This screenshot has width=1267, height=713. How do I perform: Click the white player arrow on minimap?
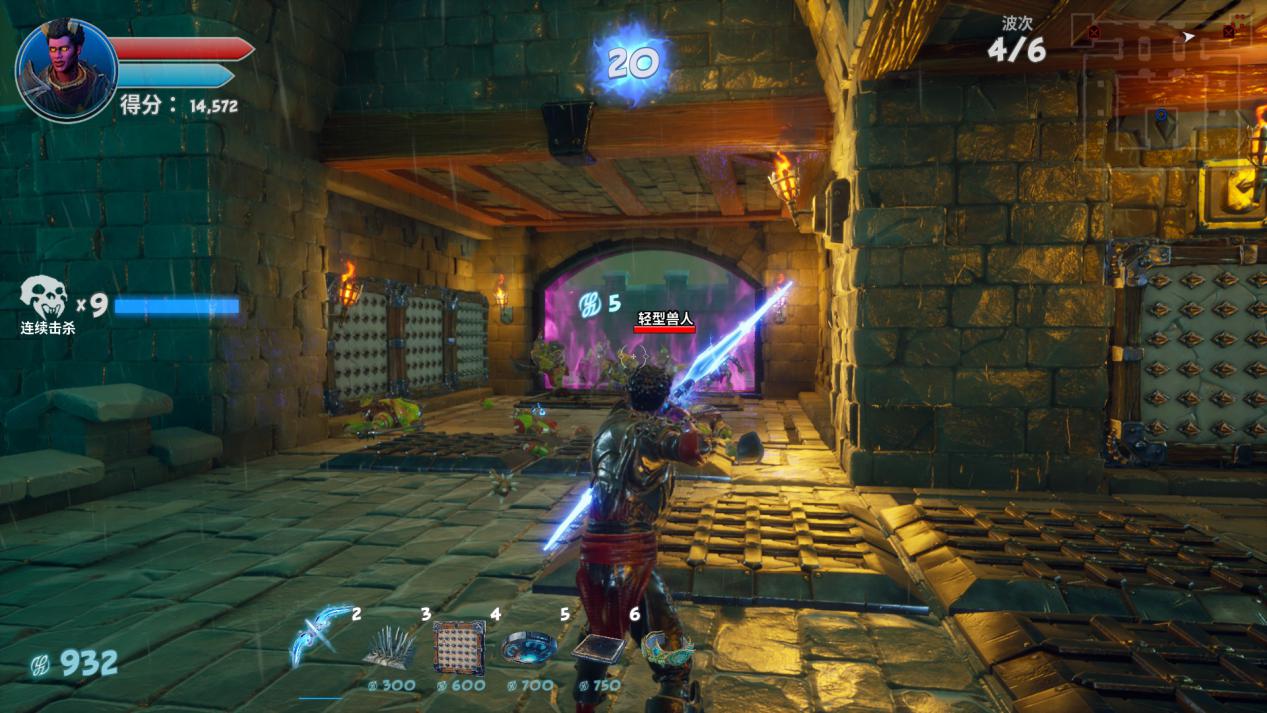[1188, 37]
